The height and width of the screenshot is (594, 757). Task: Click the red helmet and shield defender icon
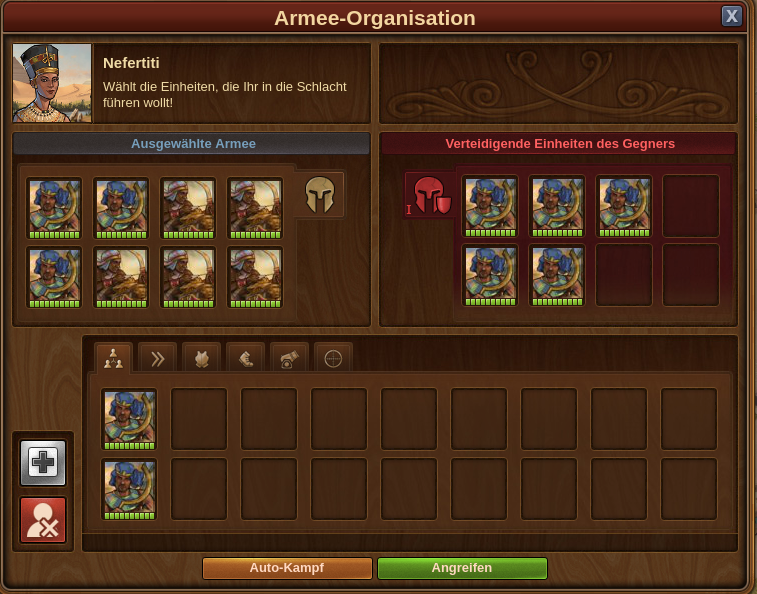429,195
